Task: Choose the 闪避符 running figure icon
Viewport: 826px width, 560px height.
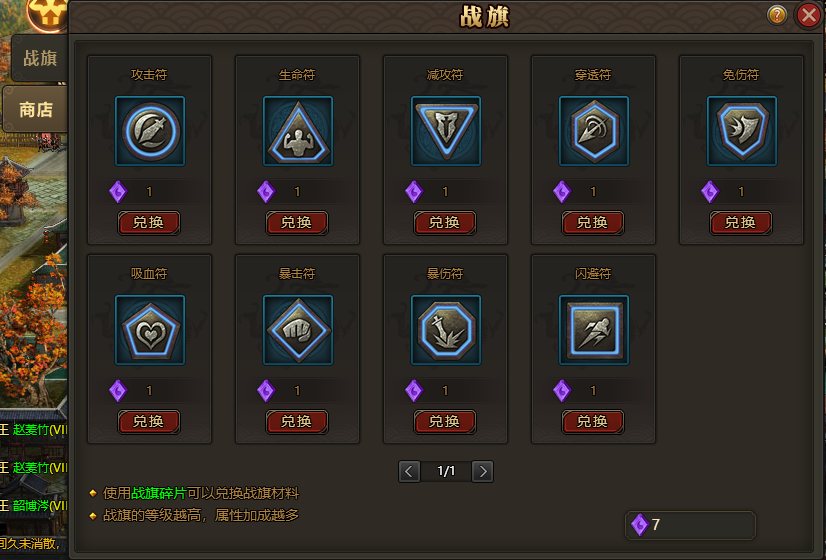Action: pos(594,329)
